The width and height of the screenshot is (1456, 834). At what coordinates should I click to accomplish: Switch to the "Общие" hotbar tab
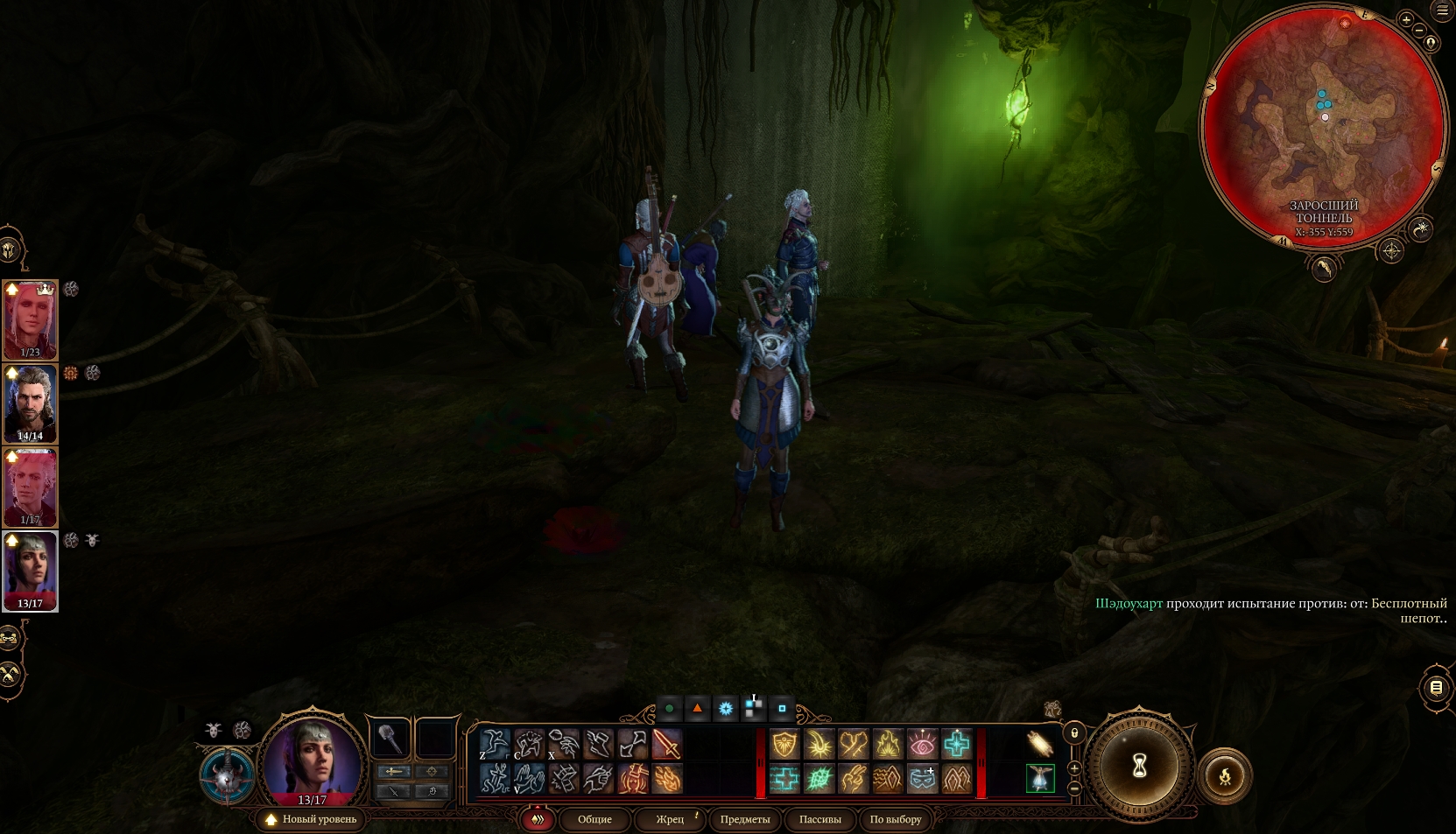[594, 819]
